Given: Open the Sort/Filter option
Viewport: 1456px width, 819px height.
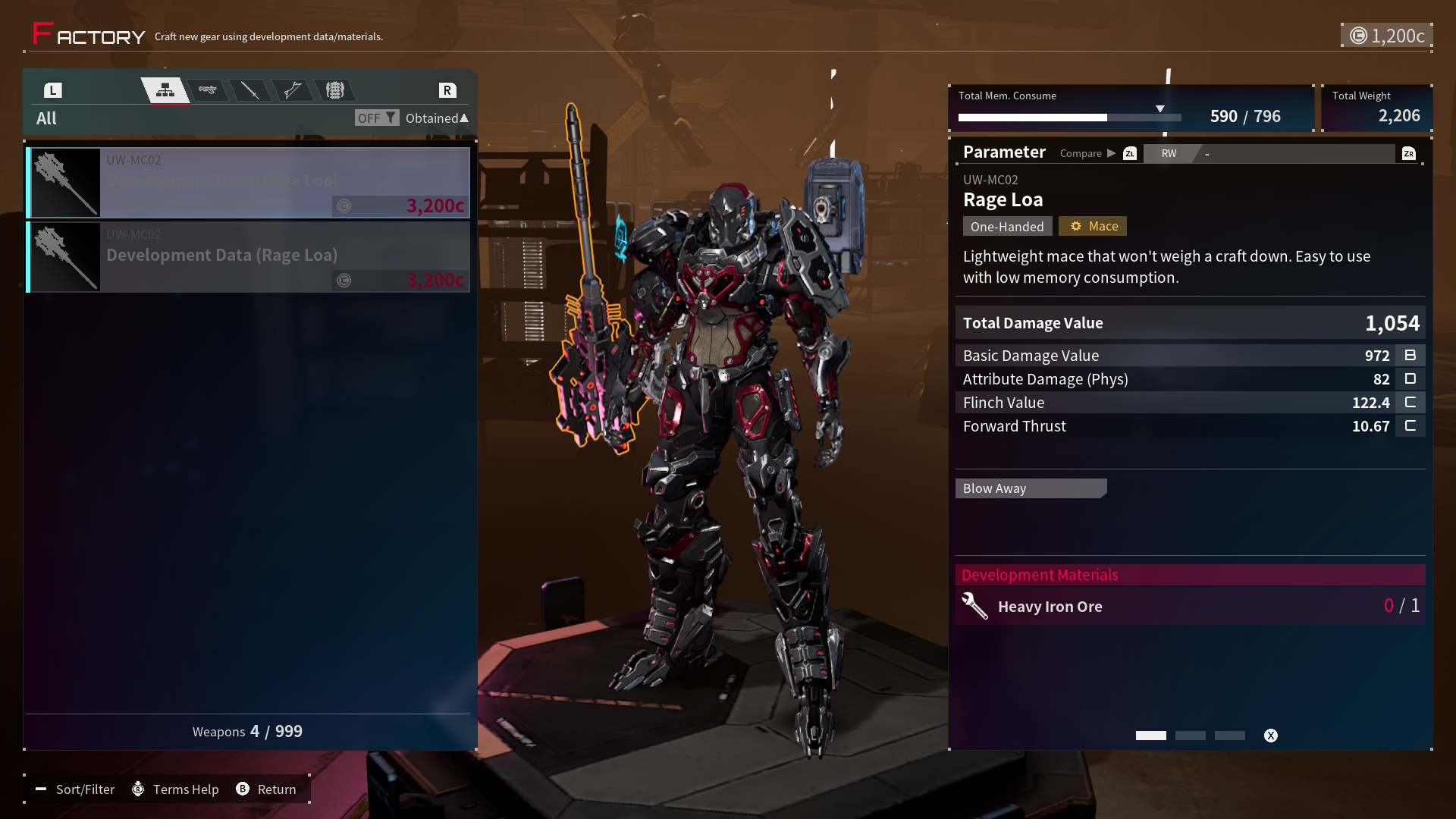Looking at the screenshot, I should (75, 789).
